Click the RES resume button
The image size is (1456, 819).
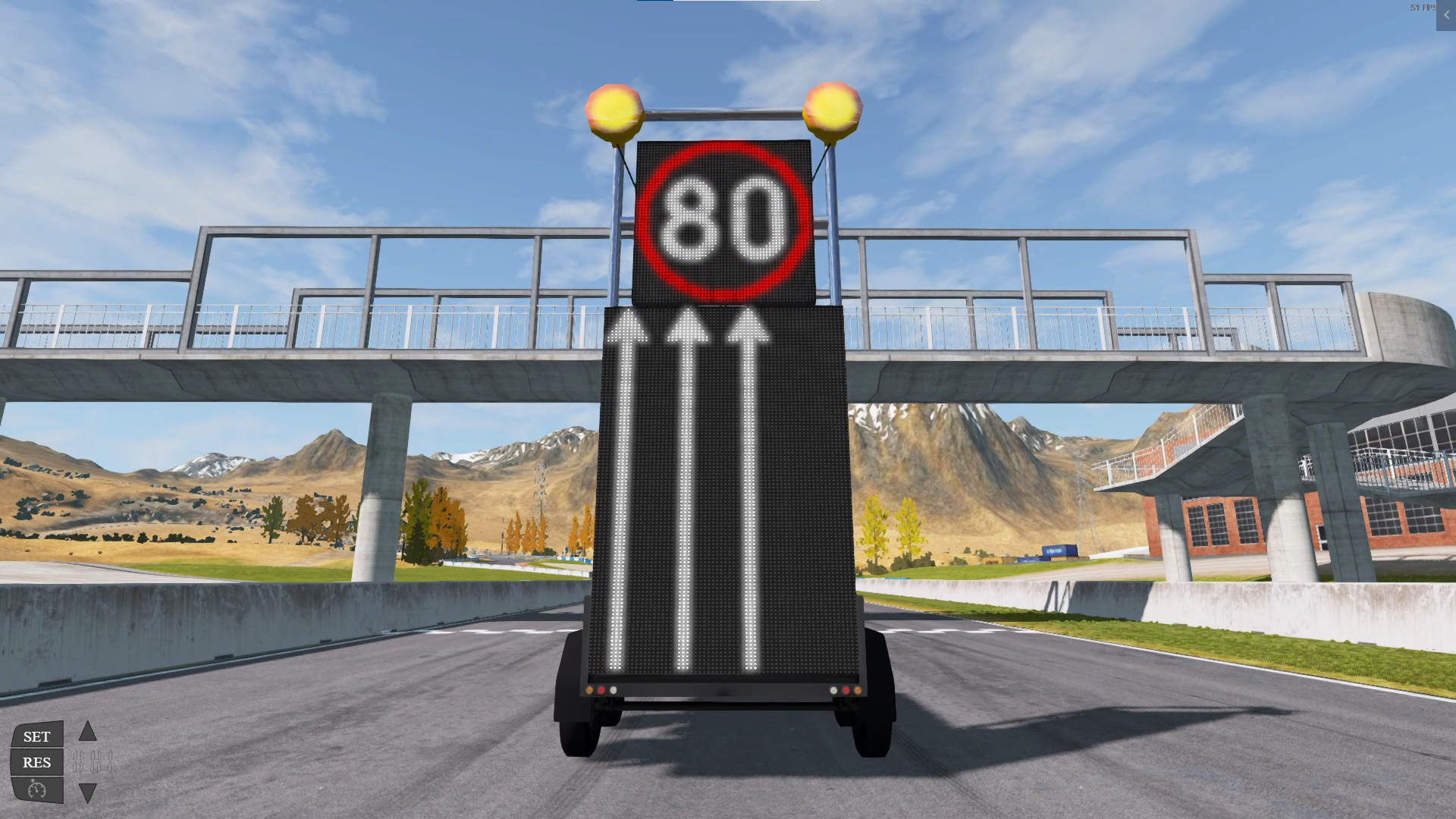point(36,762)
